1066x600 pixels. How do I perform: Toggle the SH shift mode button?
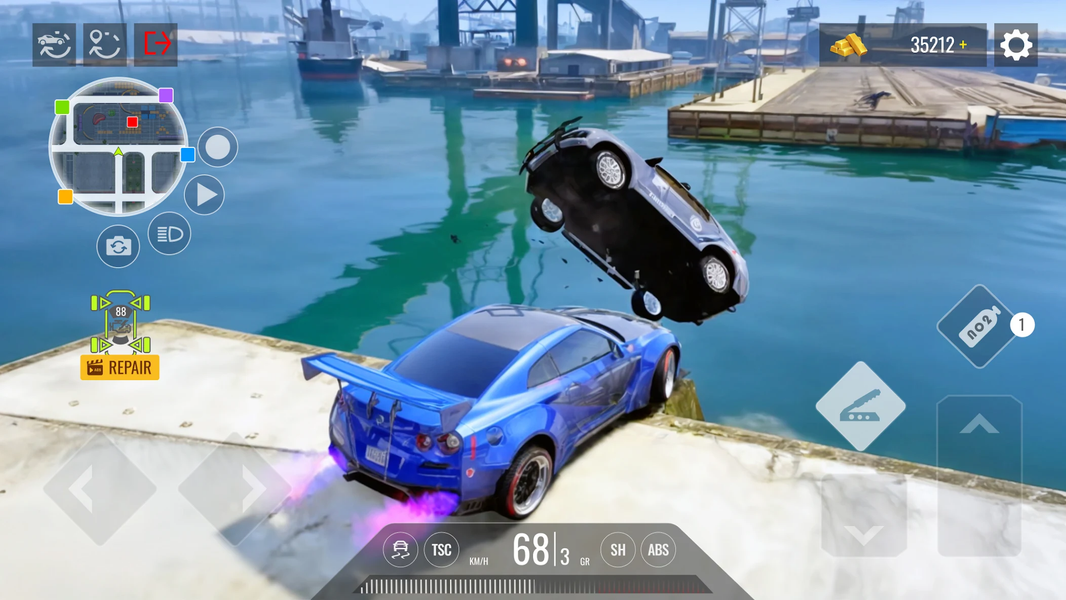coord(618,549)
